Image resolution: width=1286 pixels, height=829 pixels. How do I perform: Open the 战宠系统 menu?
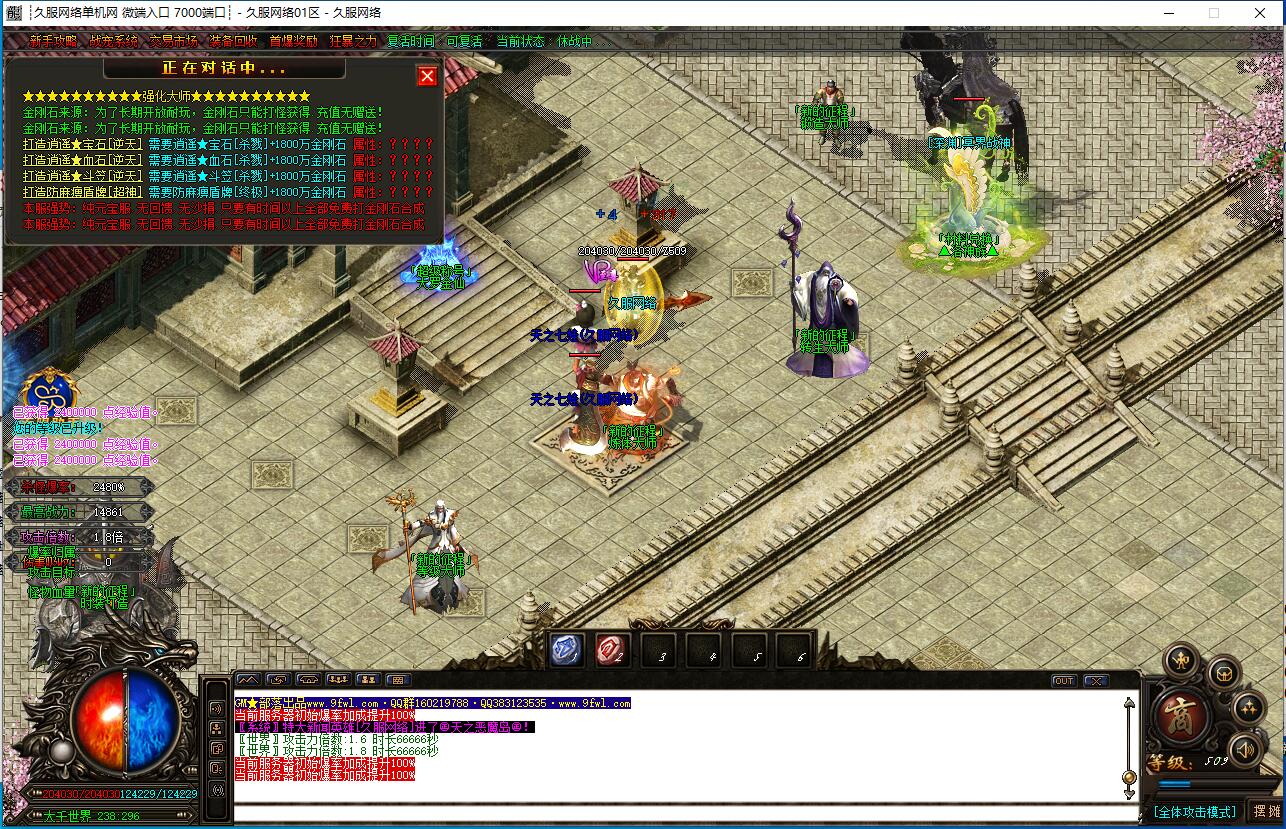point(113,42)
